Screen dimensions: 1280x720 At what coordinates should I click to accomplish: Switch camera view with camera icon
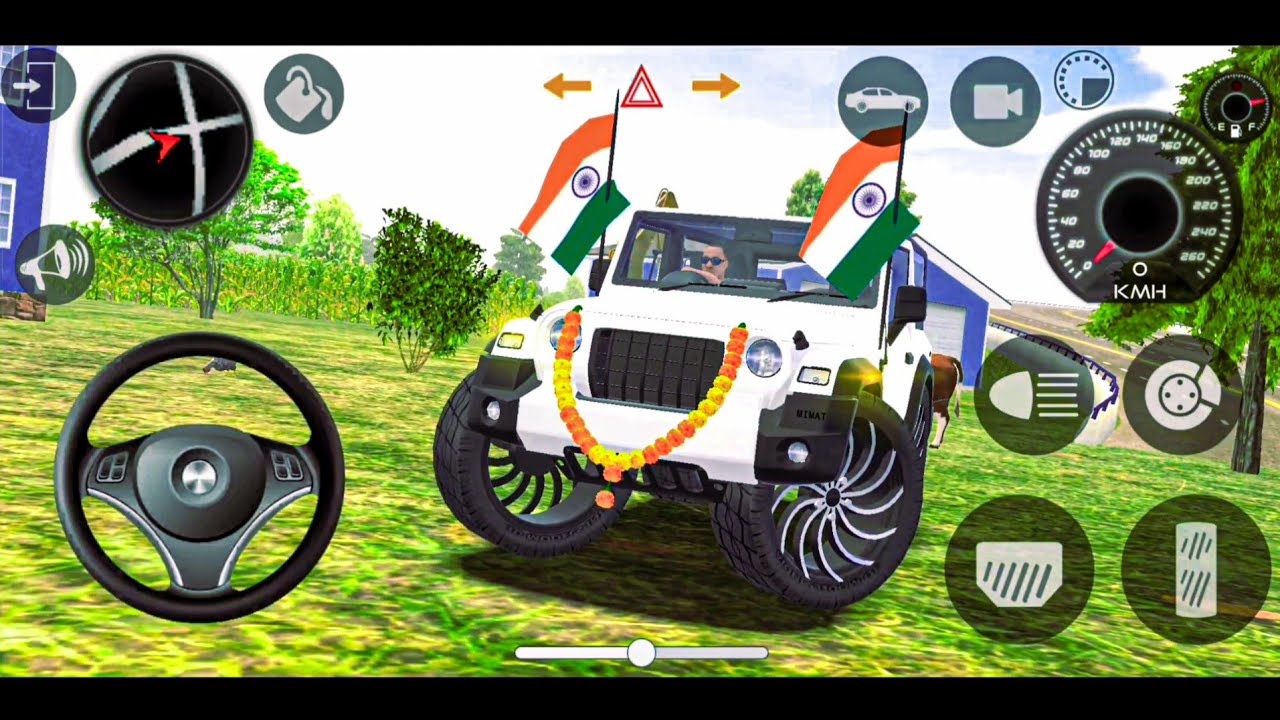[994, 101]
